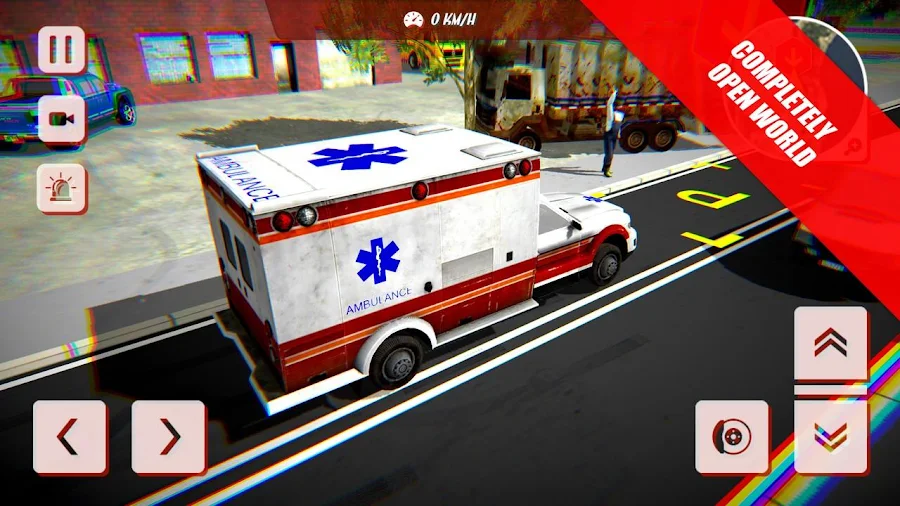Reverse using the down chevron button
The height and width of the screenshot is (506, 900).
[x=831, y=437]
